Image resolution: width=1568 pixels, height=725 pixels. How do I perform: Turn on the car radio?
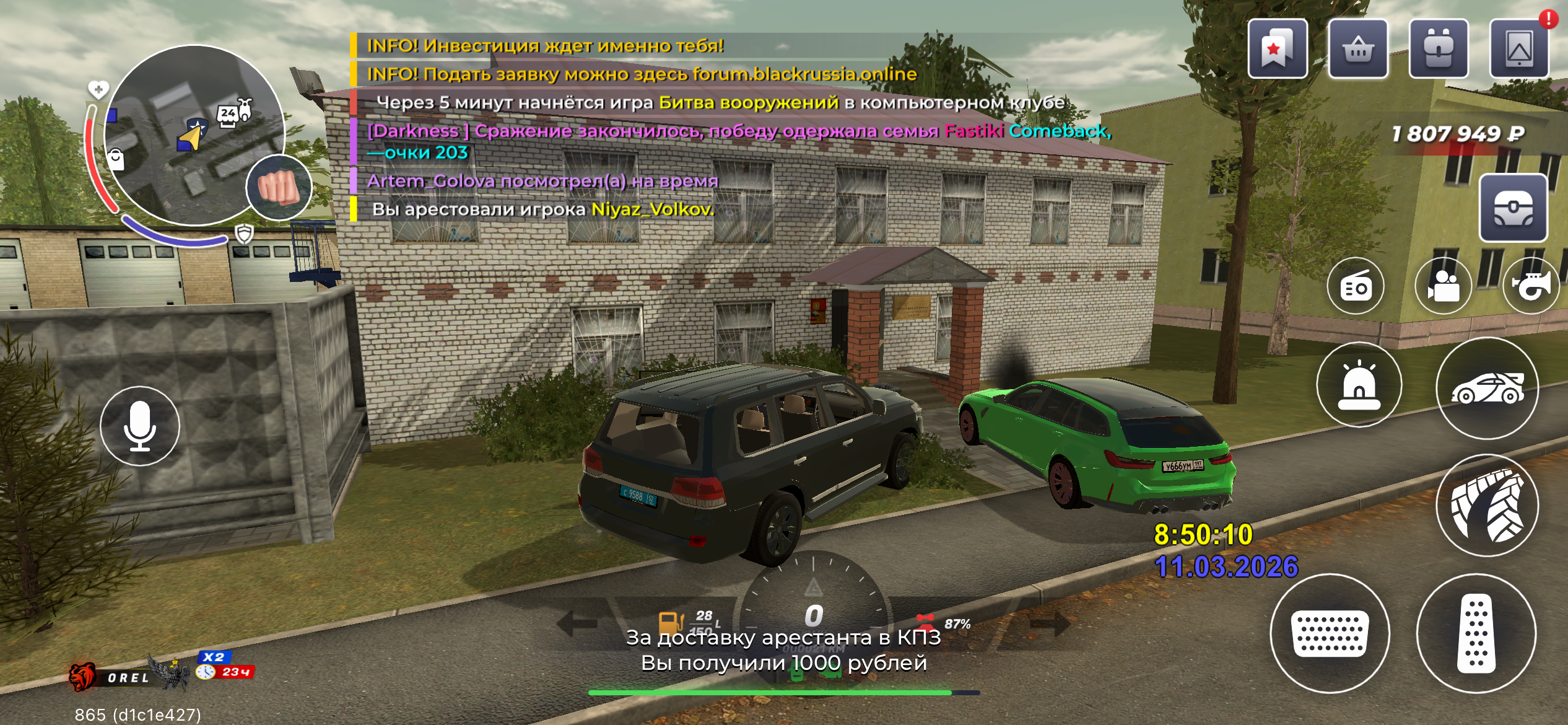point(1356,286)
